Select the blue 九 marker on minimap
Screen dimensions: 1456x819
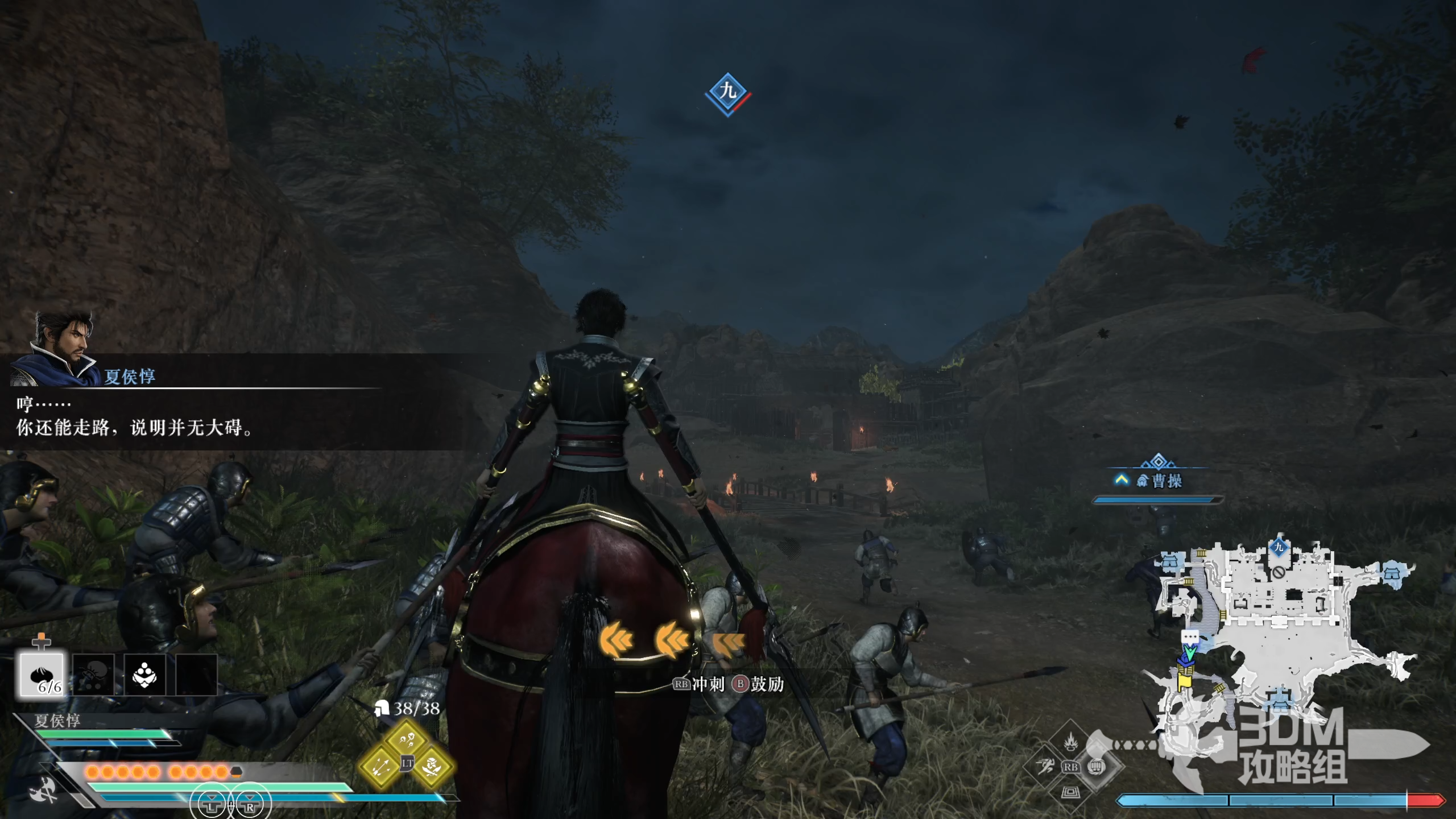click(x=1279, y=547)
